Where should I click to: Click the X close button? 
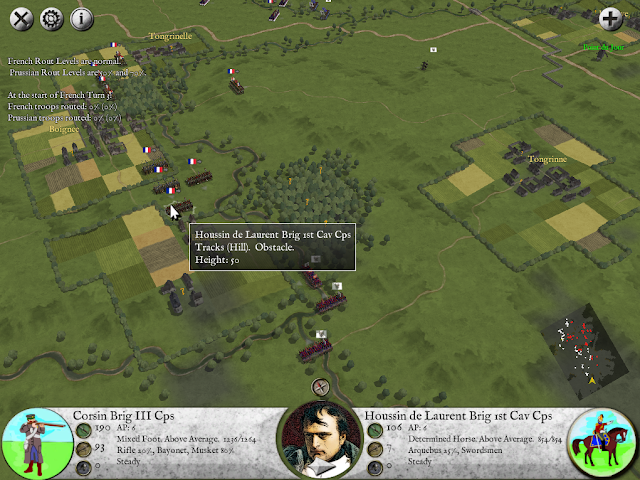pos(21,18)
